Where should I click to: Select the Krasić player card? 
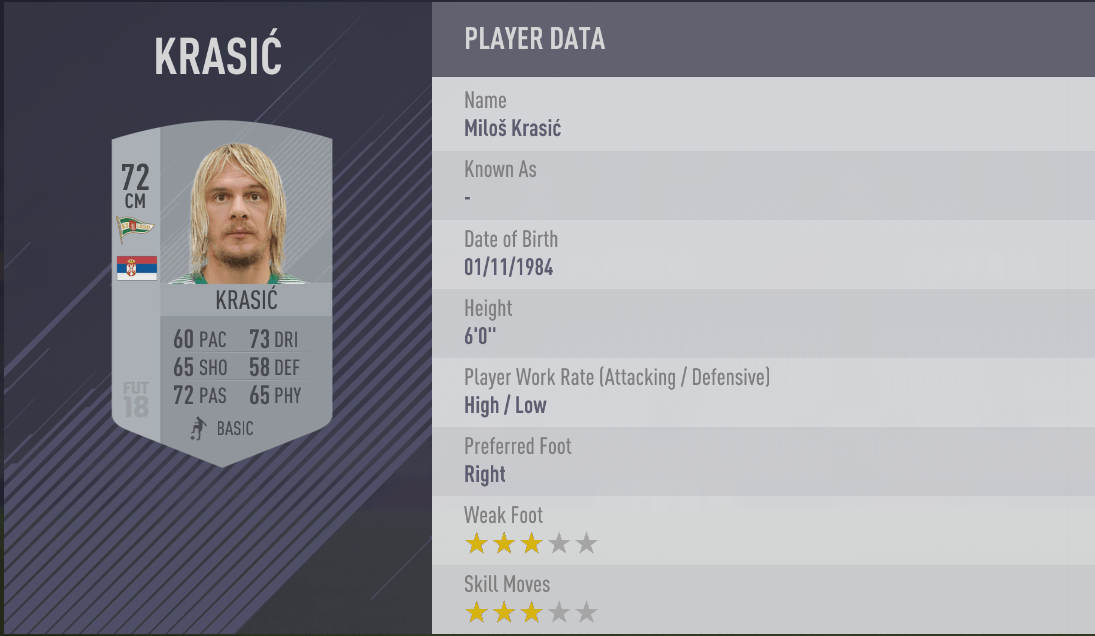pyautogui.click(x=222, y=295)
